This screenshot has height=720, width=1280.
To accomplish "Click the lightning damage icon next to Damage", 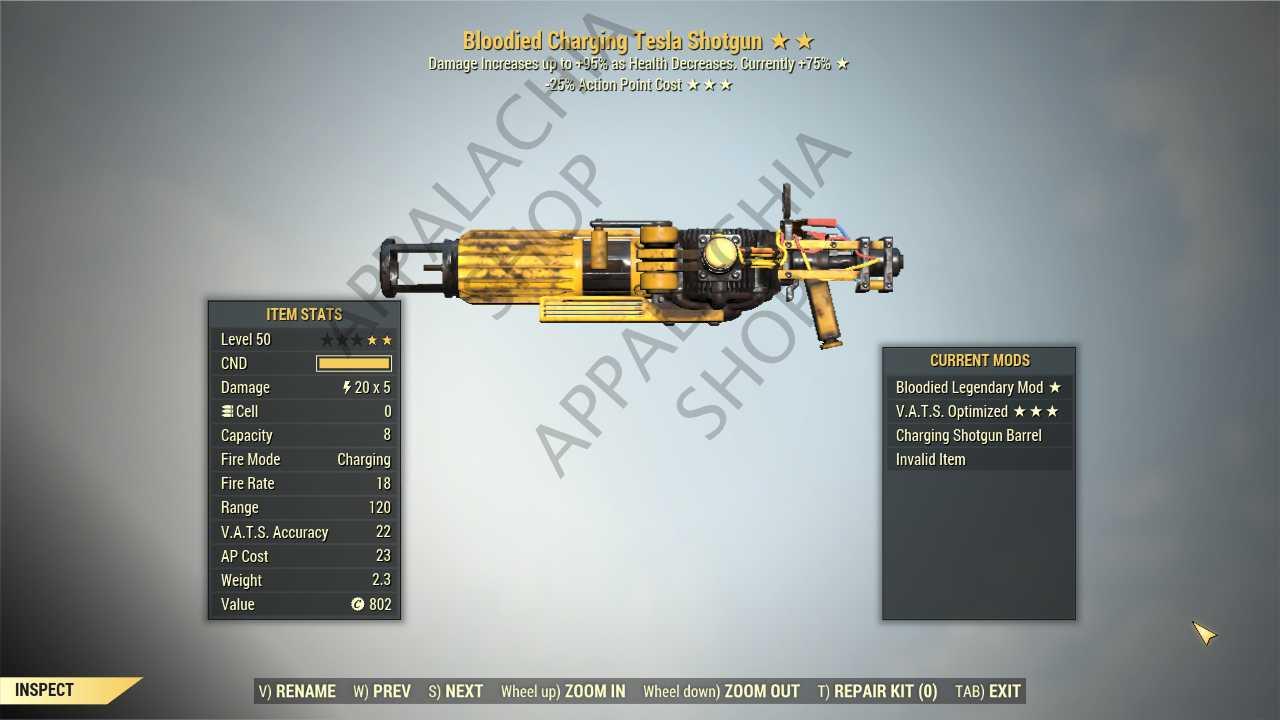I will tap(345, 387).
